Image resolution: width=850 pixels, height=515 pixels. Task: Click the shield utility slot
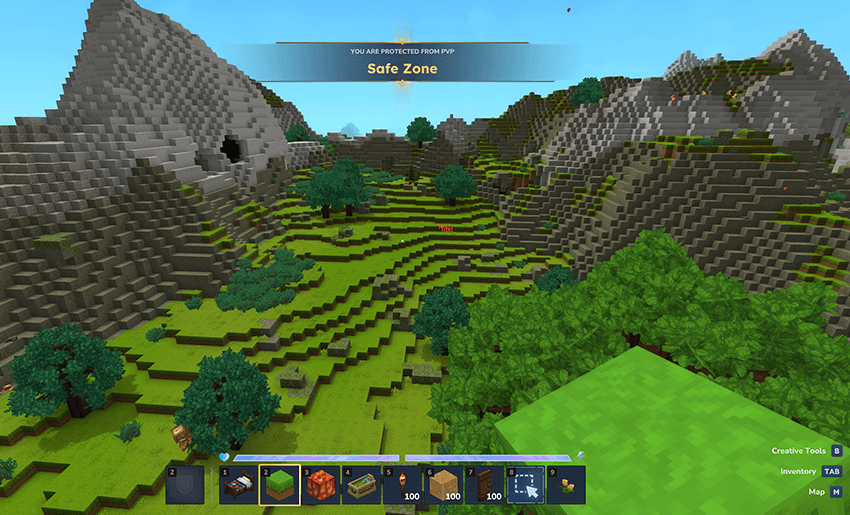click(x=185, y=485)
